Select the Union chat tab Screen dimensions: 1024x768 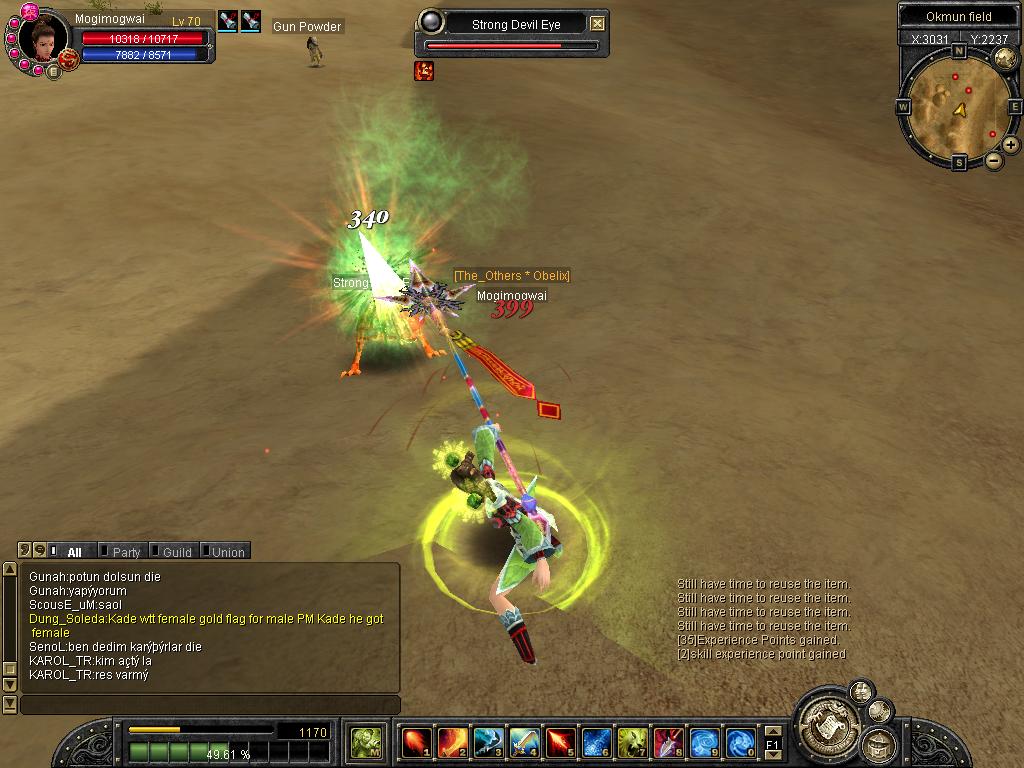coord(226,551)
